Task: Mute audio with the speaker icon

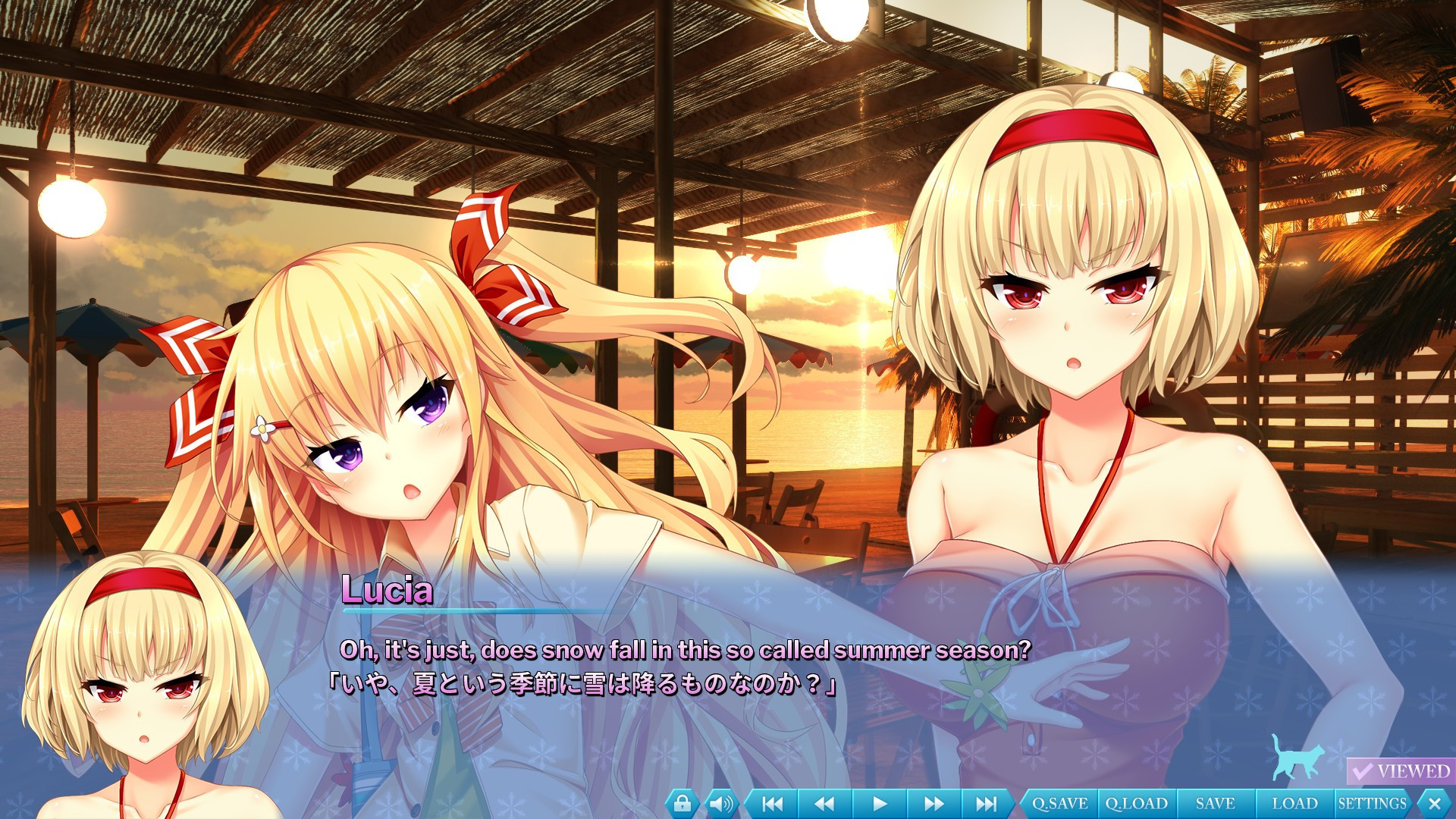Action: [x=720, y=802]
